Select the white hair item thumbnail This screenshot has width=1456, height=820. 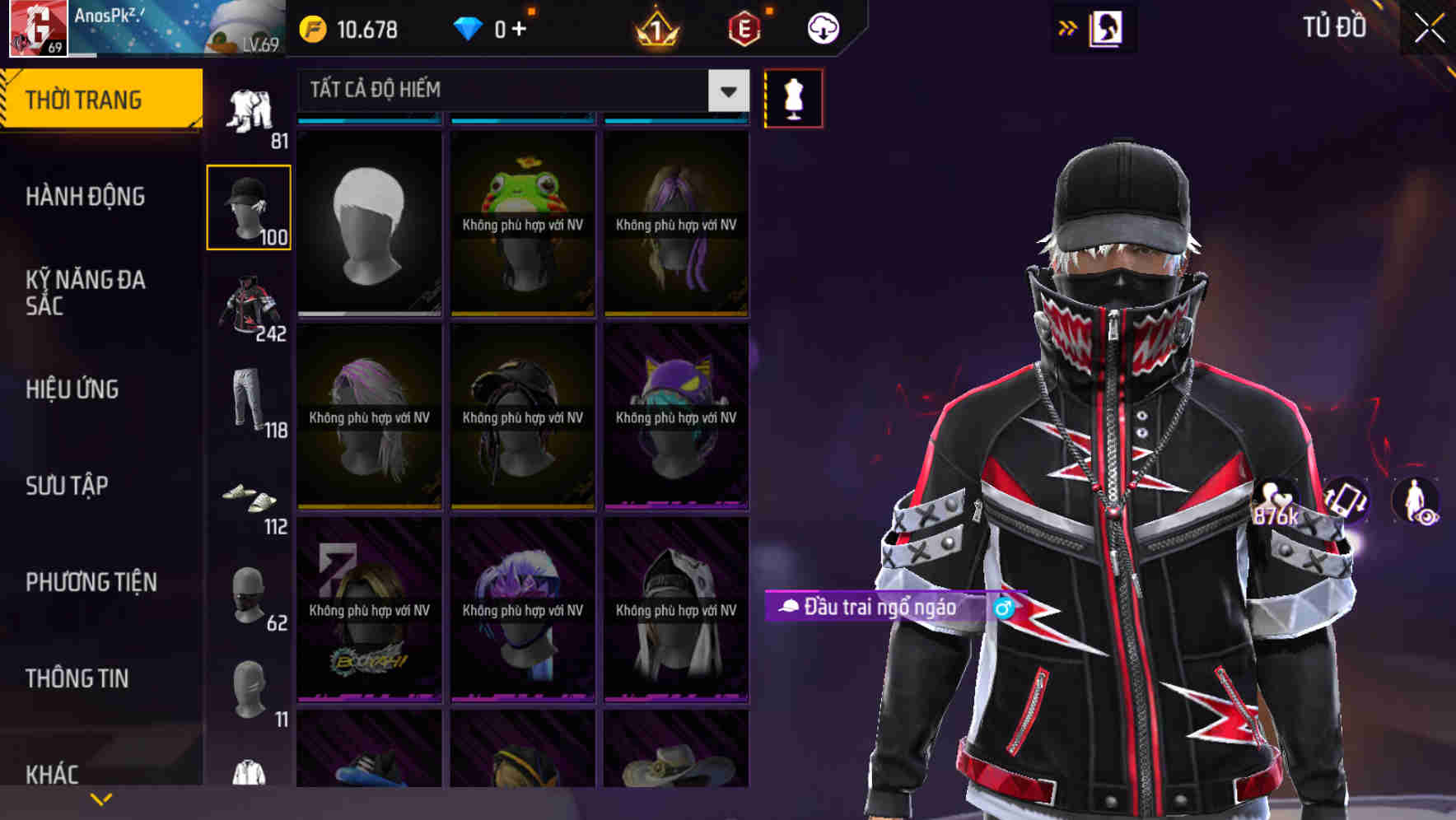tap(368, 218)
